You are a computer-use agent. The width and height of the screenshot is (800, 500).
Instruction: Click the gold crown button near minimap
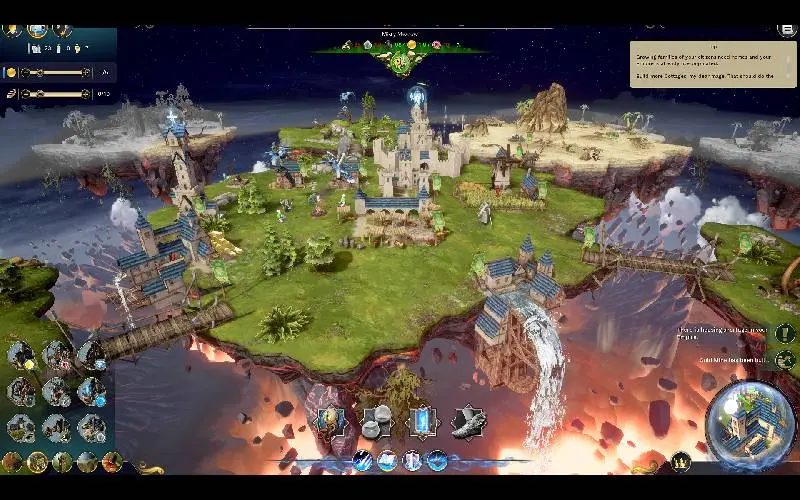(x=681, y=461)
